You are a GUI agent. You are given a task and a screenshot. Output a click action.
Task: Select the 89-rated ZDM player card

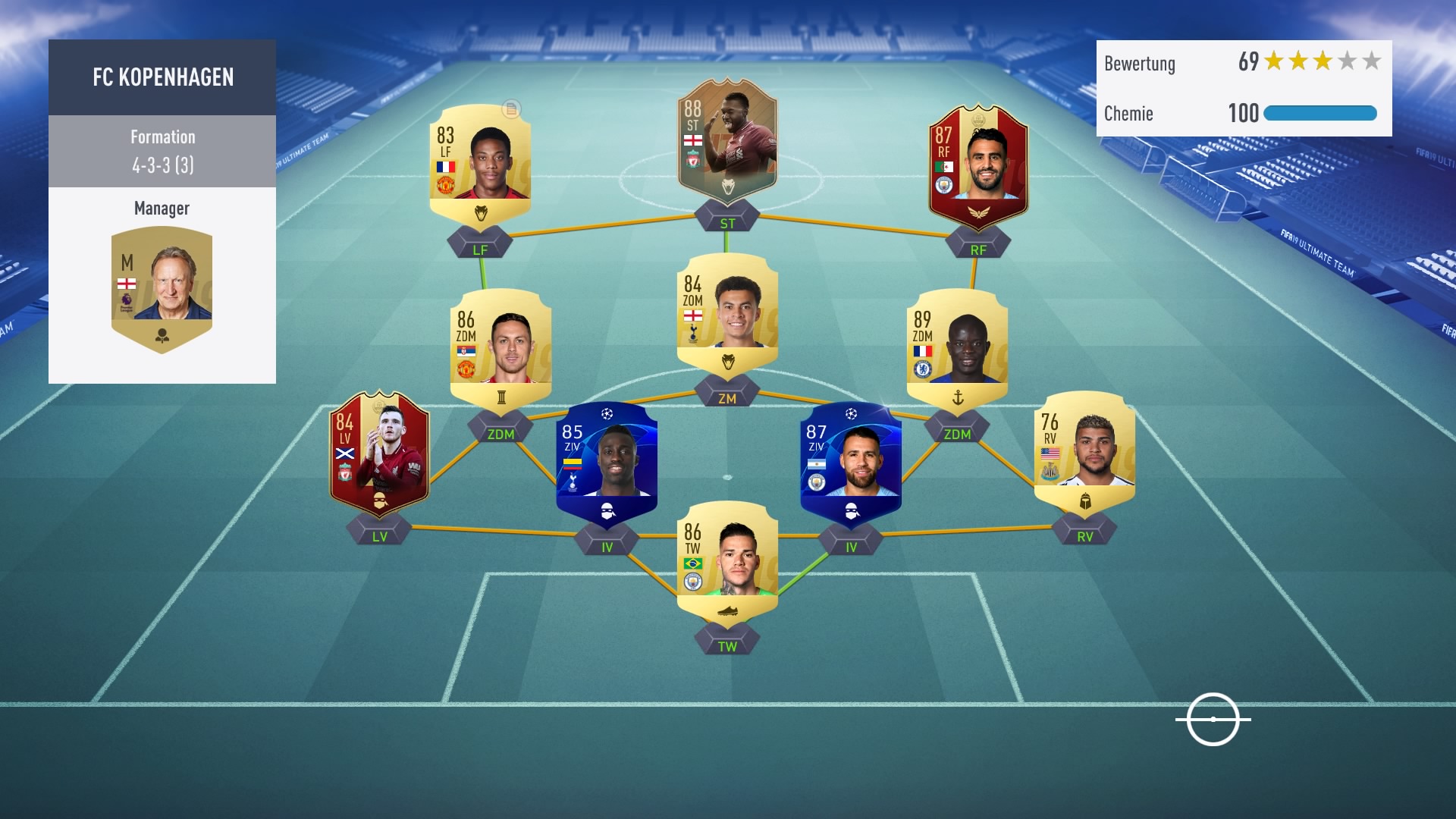click(957, 349)
